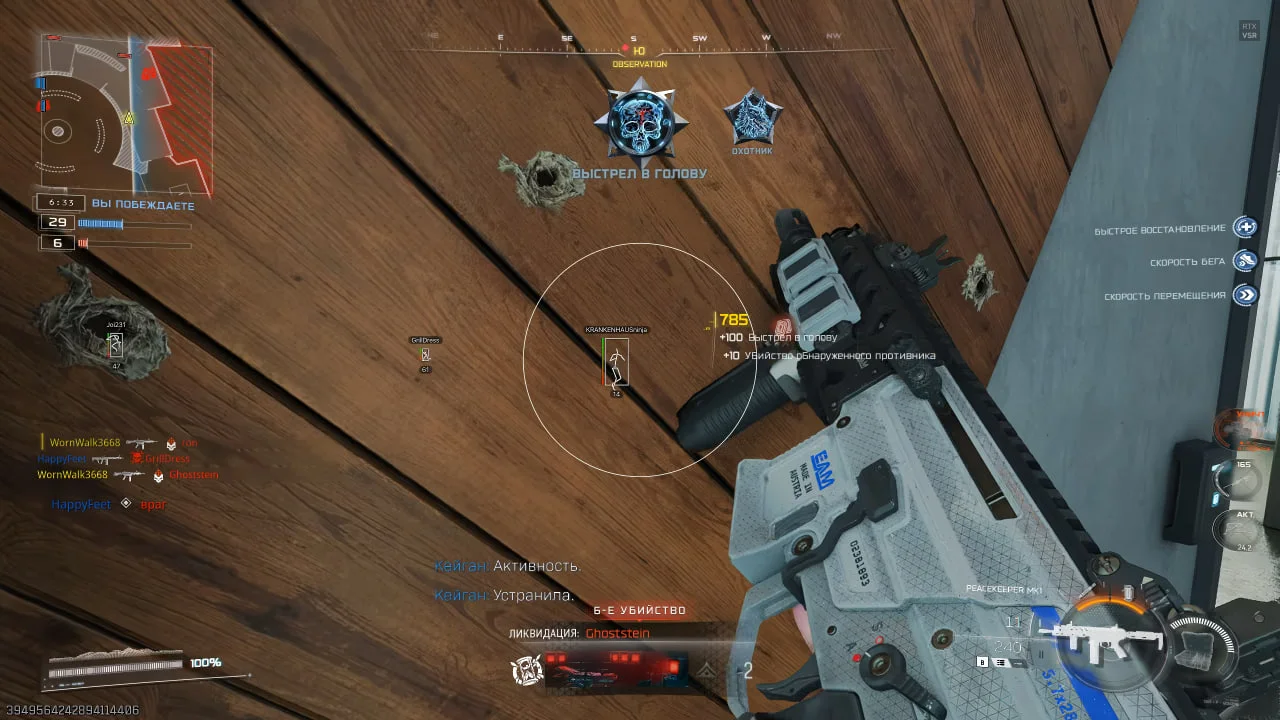Click the compass bar heading strip
Screen dimensions: 1280x720
pyautogui.click(x=639, y=44)
